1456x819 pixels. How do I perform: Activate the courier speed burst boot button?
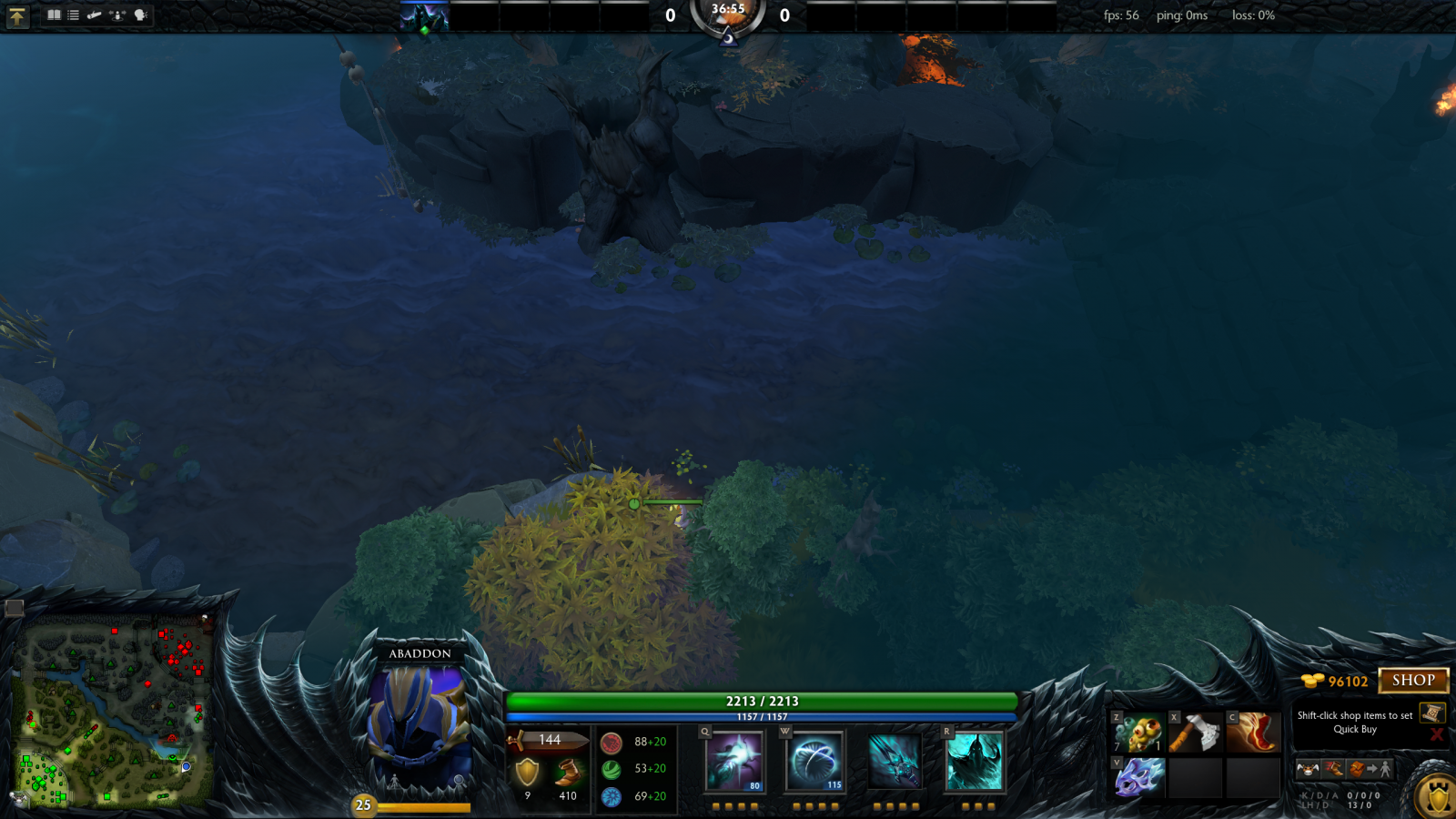coord(1333,770)
